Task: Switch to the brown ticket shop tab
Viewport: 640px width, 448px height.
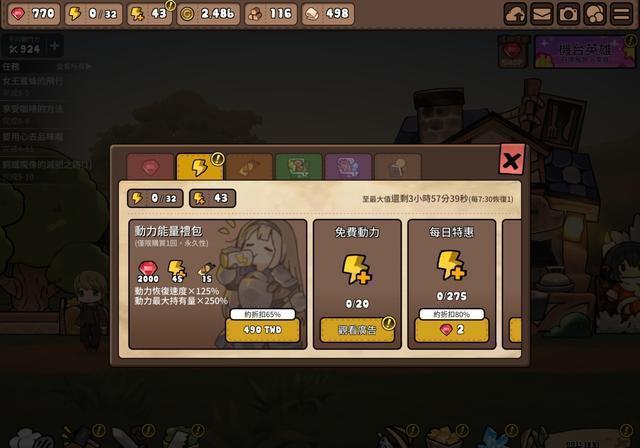Action: click(248, 167)
